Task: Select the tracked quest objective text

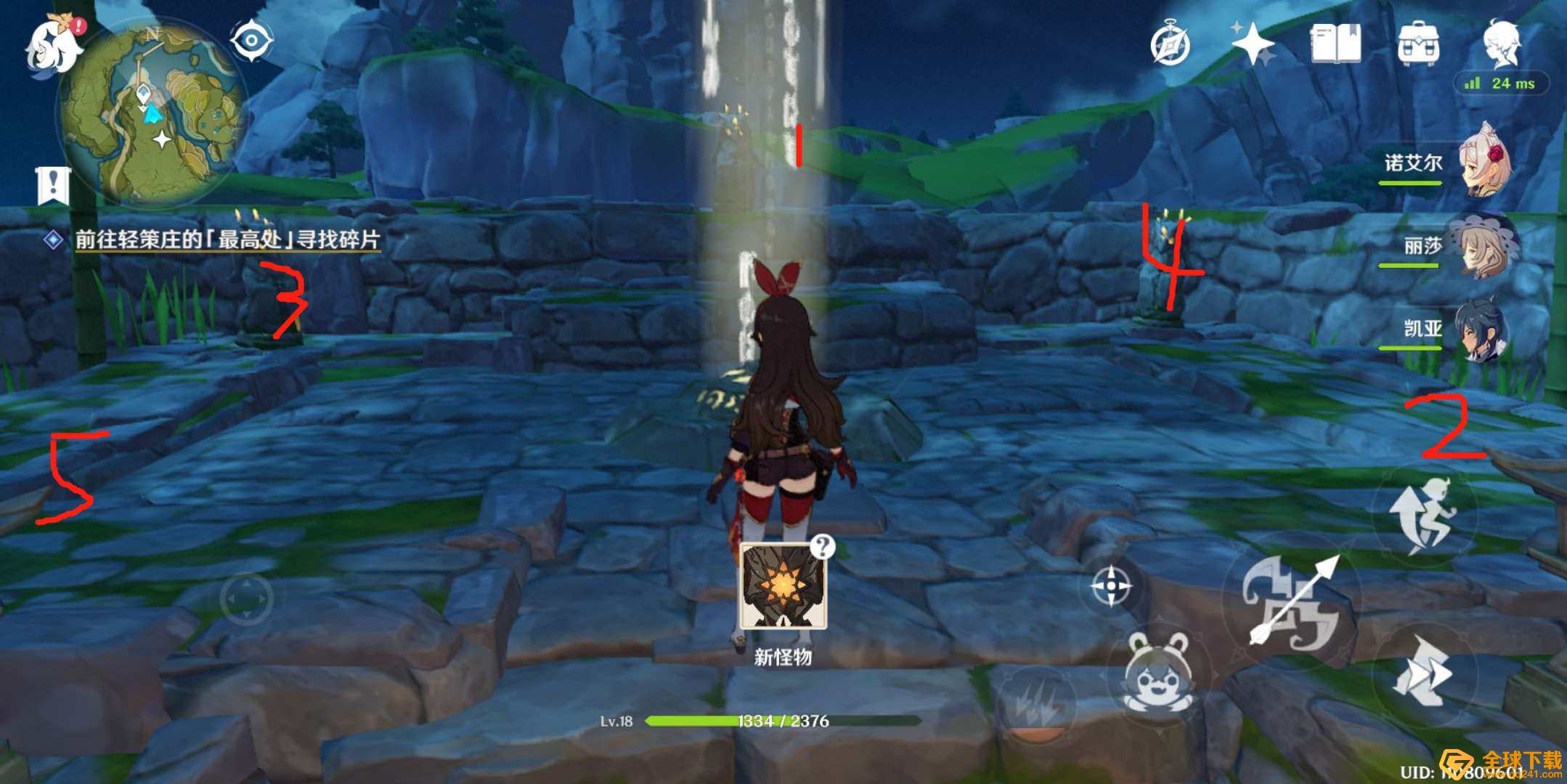Action: tap(227, 240)
